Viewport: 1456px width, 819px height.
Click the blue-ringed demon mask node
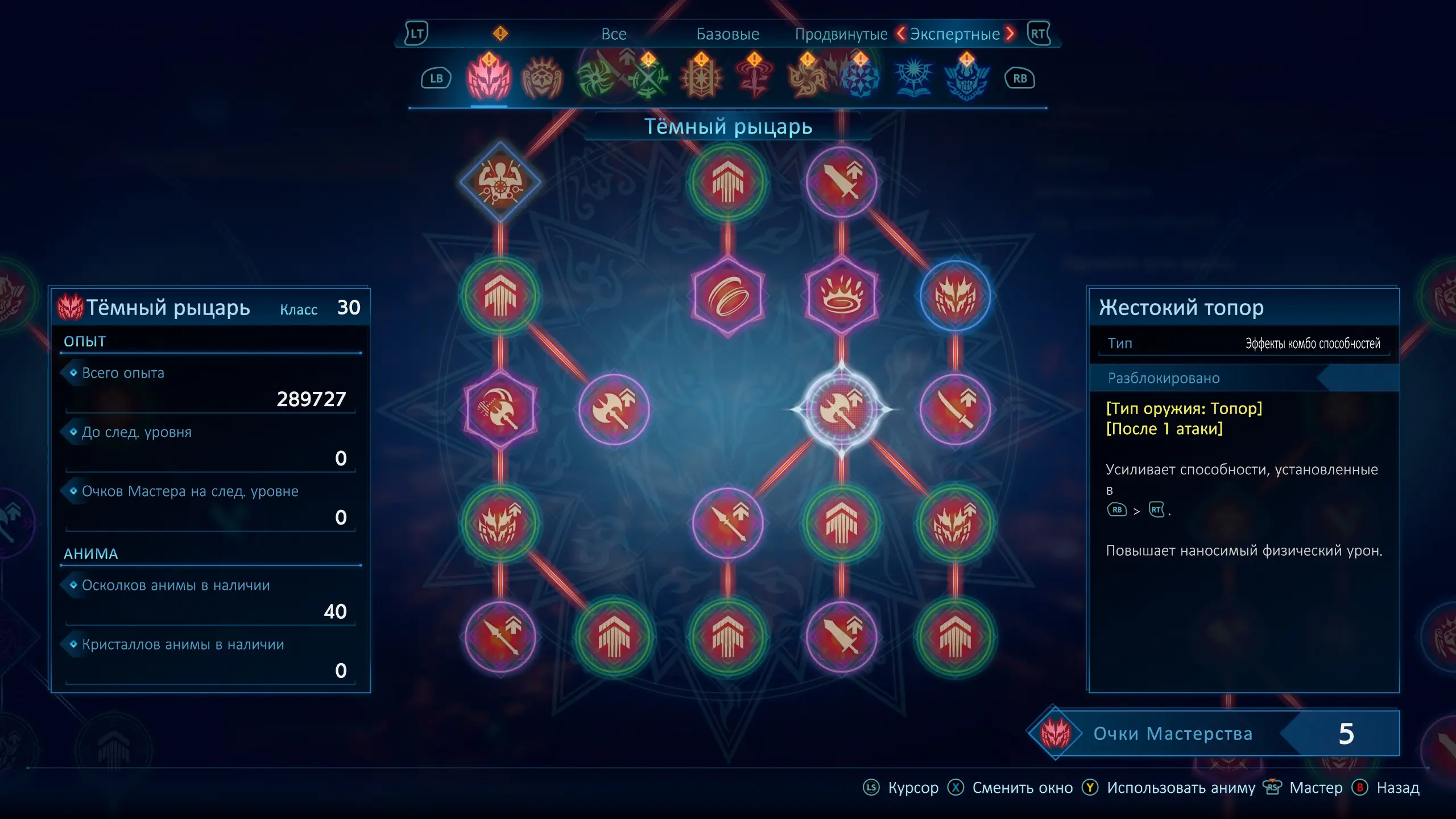point(955,296)
